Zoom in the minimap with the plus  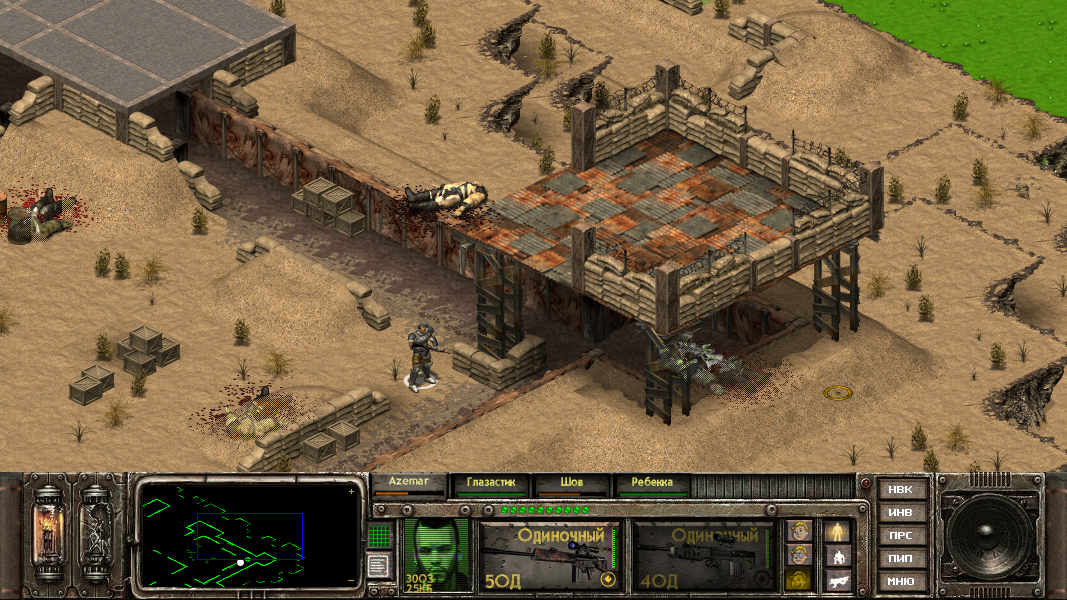[x=350, y=492]
